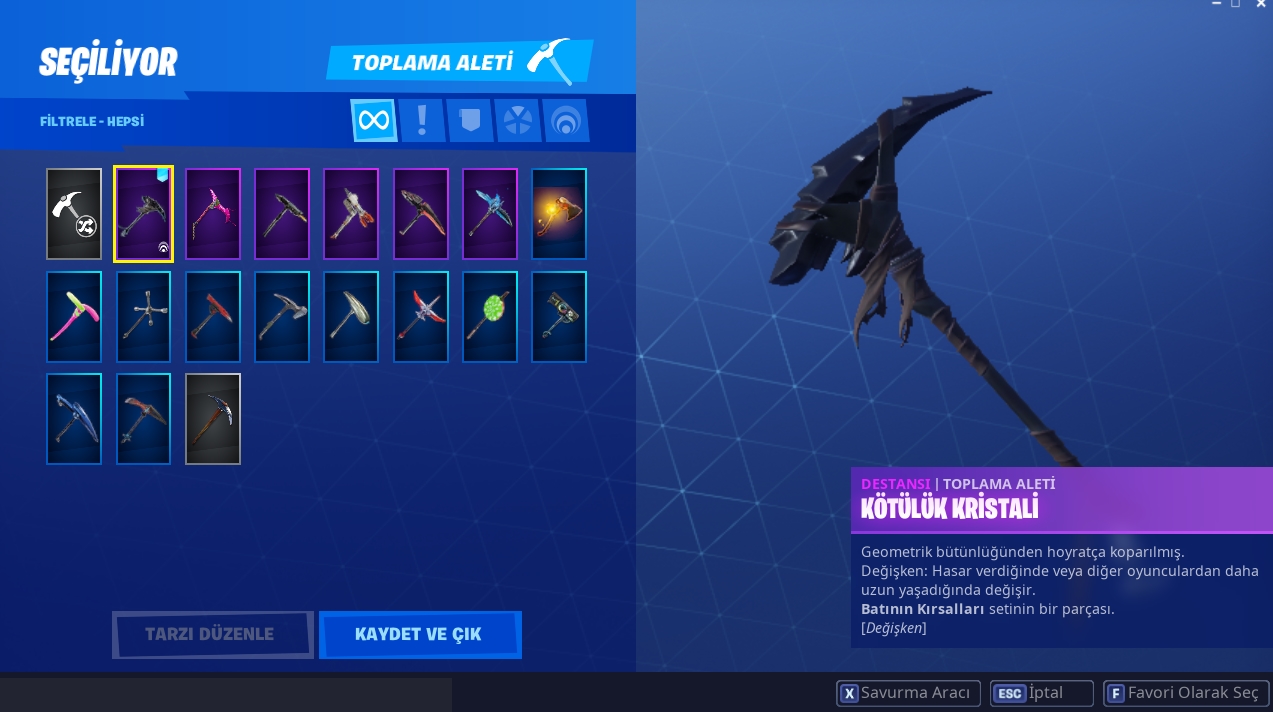Pick the pink and green pickaxe
Screen dimensions: 1273x712
click(x=74, y=317)
